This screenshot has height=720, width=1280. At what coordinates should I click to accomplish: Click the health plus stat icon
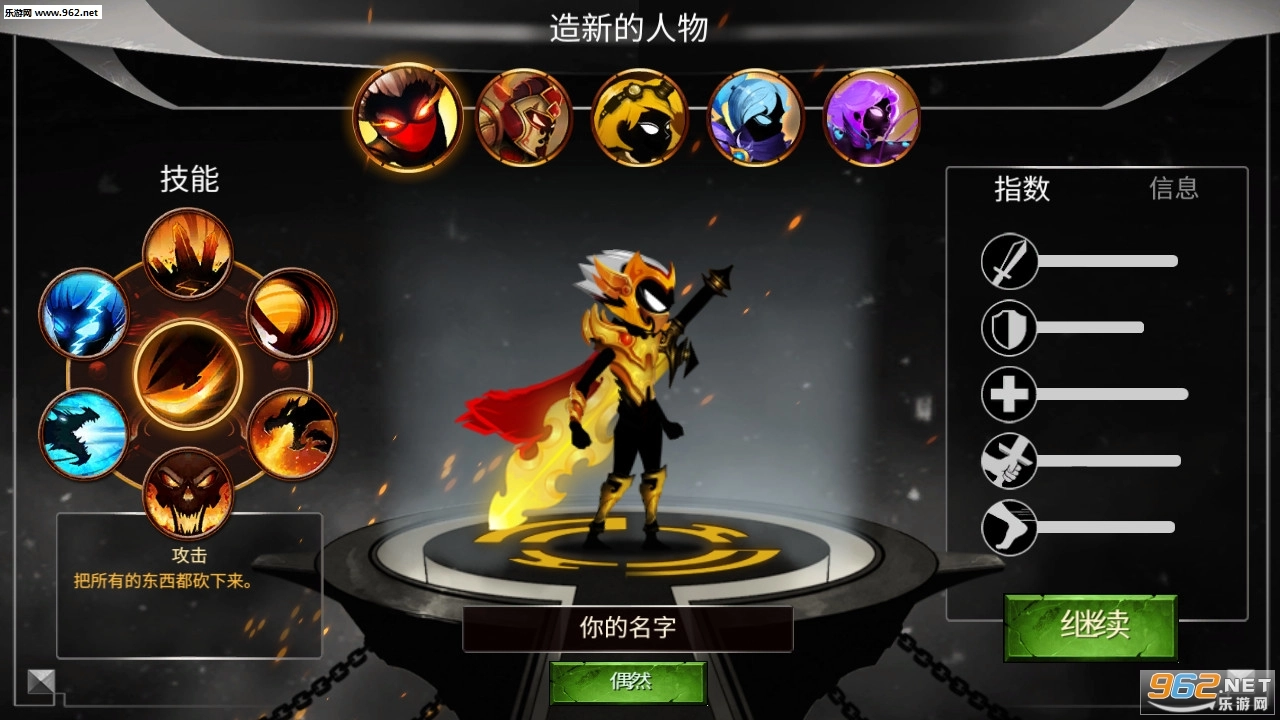click(1009, 394)
